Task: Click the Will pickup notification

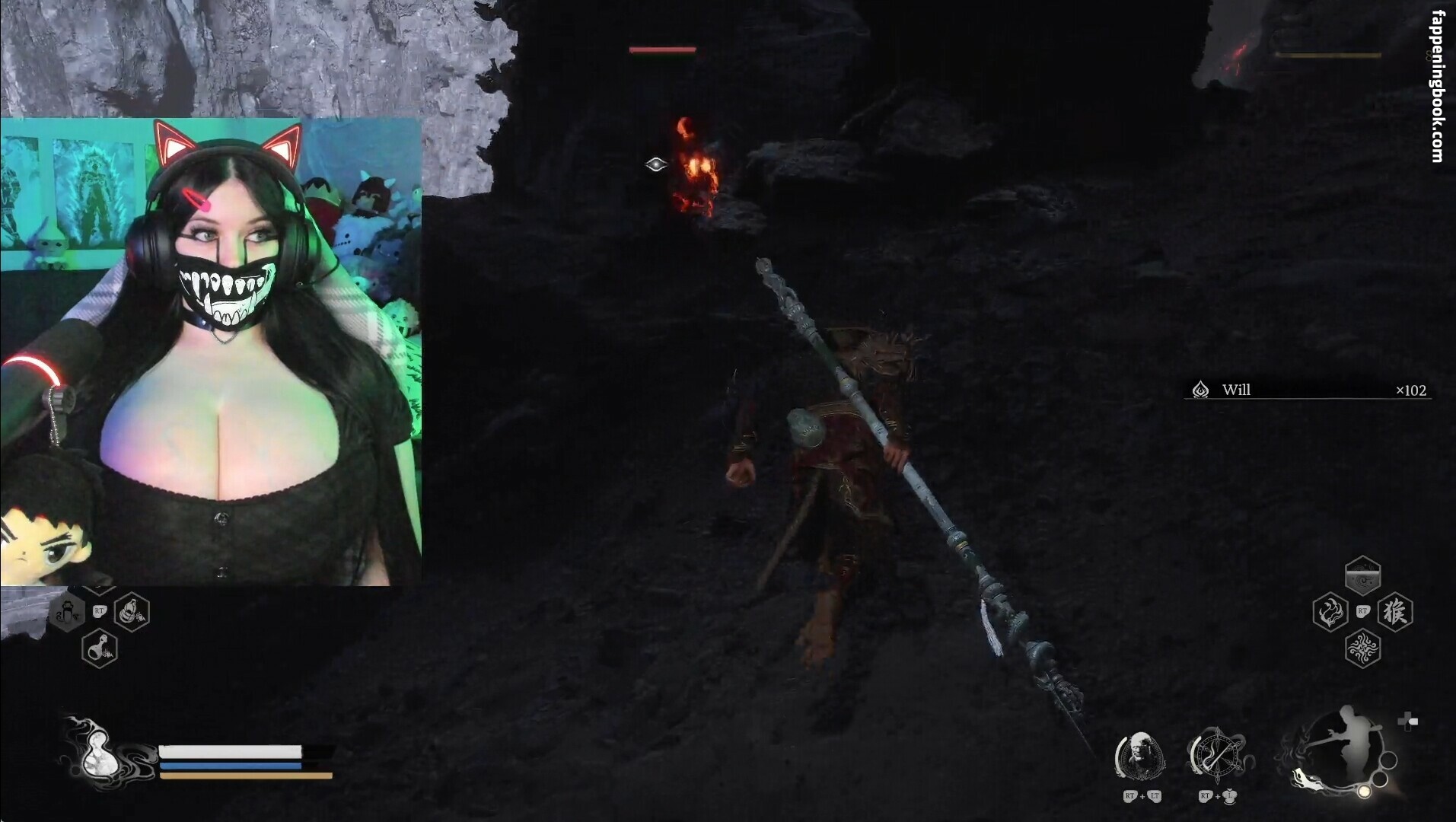Action: tap(1308, 390)
